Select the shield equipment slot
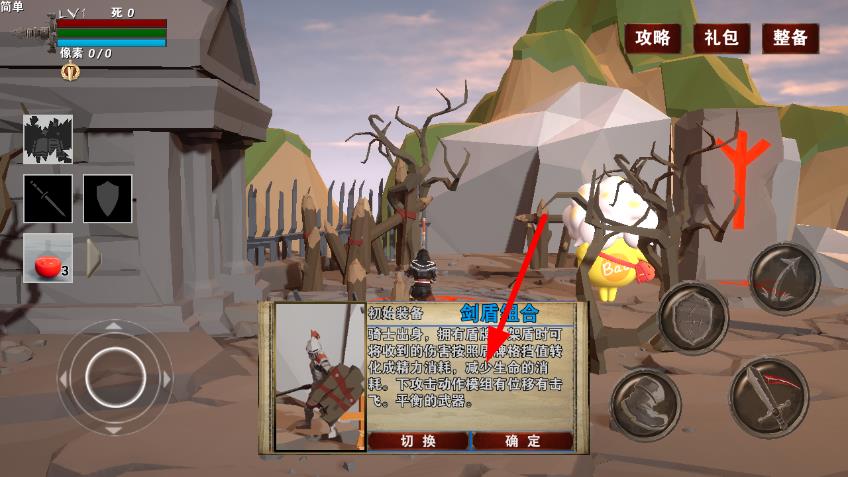Image resolution: width=848 pixels, height=477 pixels. 107,199
